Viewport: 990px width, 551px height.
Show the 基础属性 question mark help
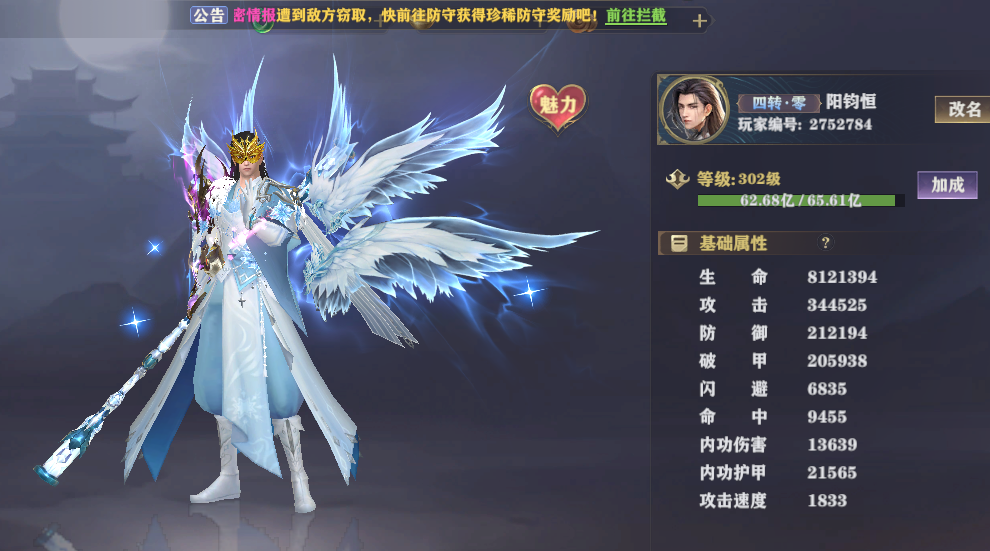(825, 242)
